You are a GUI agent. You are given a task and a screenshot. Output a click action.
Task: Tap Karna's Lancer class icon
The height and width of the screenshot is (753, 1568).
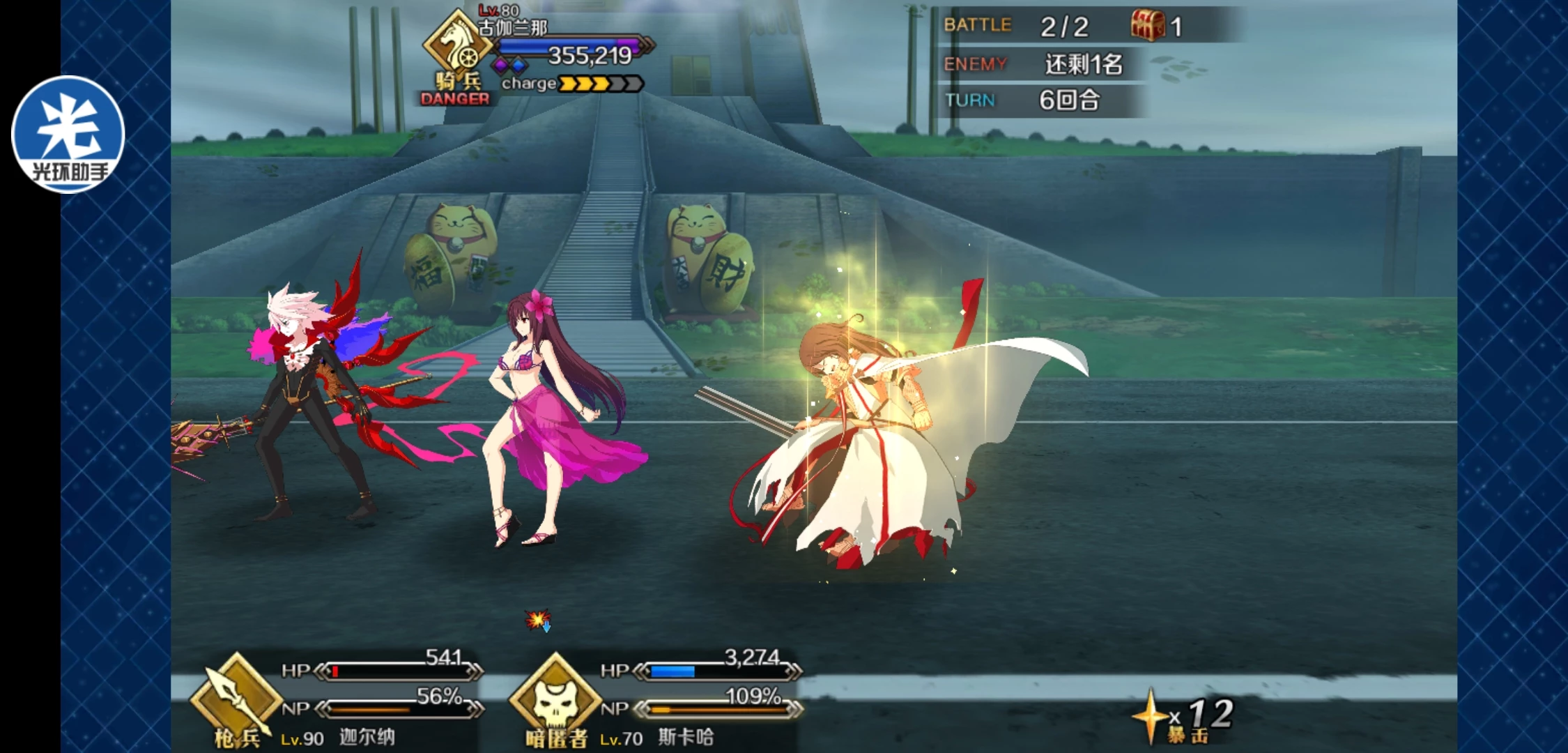tap(237, 697)
